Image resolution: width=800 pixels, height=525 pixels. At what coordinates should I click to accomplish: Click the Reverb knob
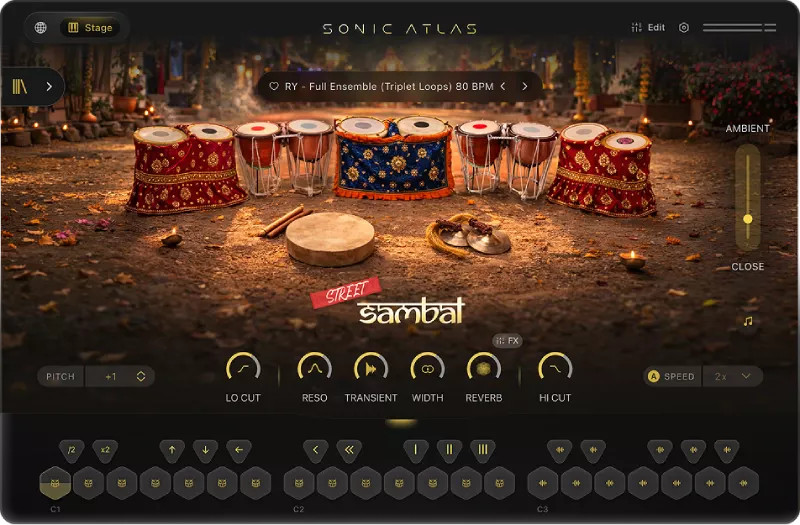point(484,368)
